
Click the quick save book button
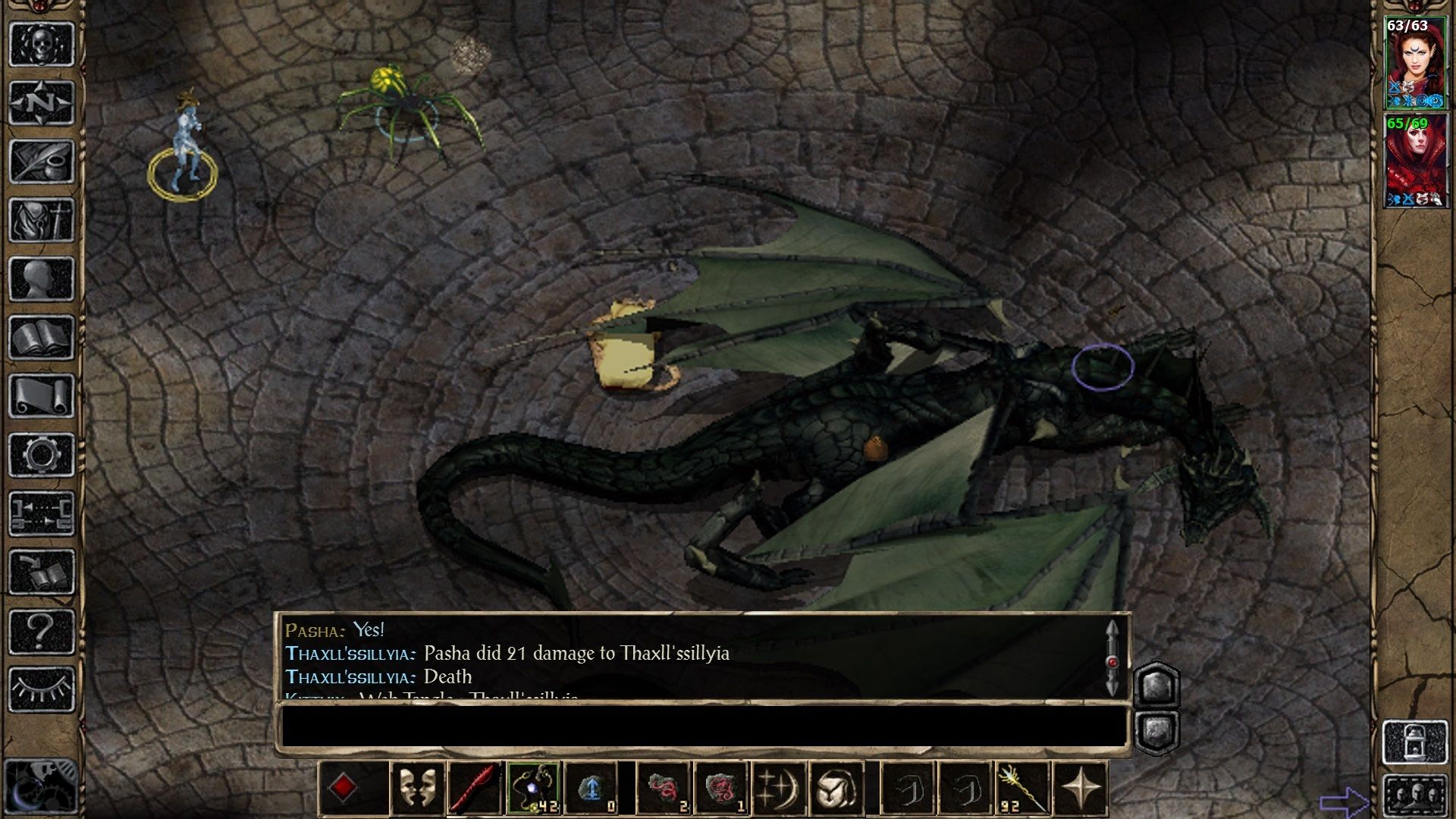tap(41, 572)
